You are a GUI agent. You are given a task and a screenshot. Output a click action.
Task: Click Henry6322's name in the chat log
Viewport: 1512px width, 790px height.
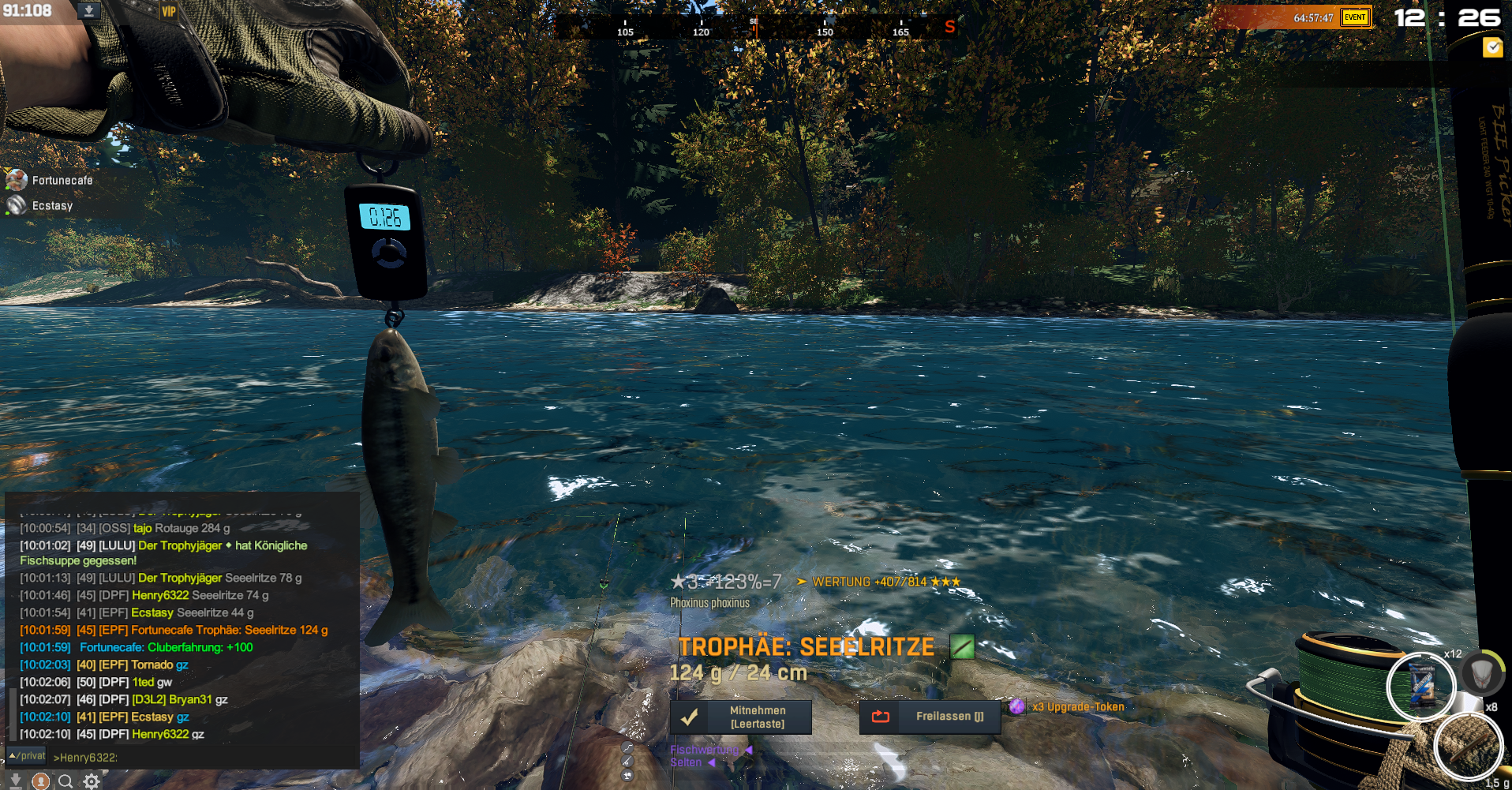(160, 734)
